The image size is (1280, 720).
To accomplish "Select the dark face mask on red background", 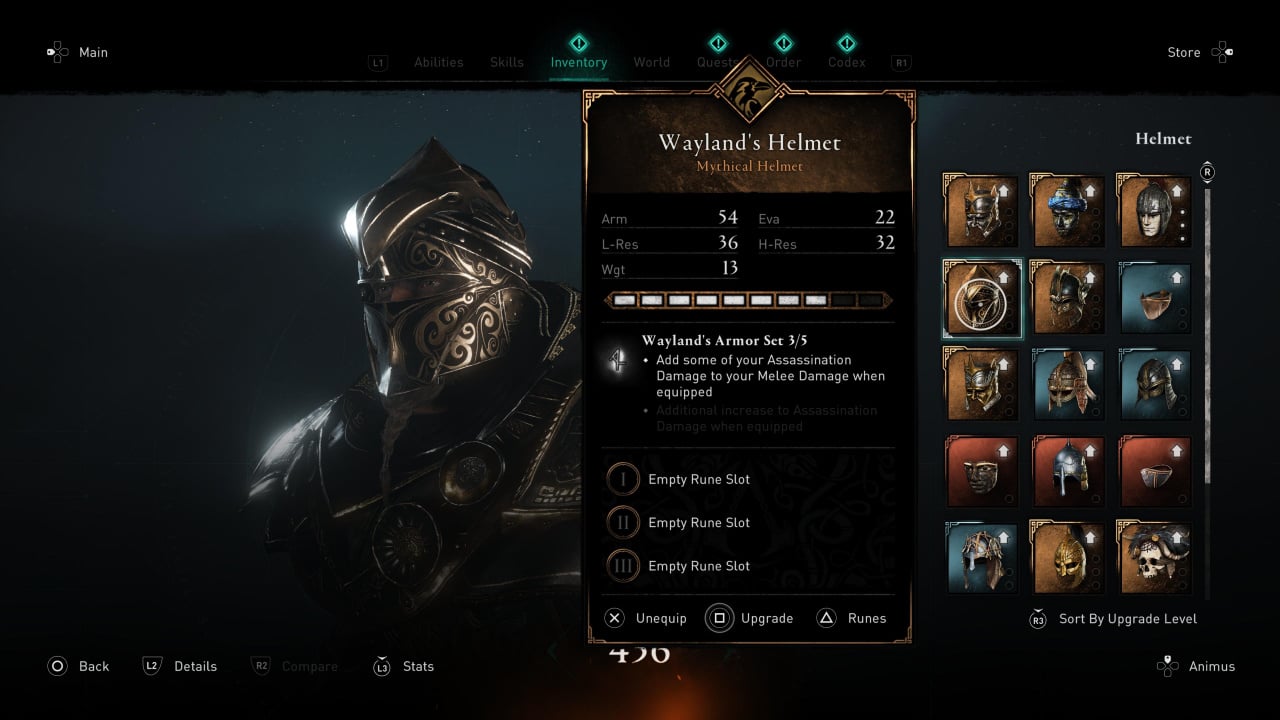I will (982, 471).
